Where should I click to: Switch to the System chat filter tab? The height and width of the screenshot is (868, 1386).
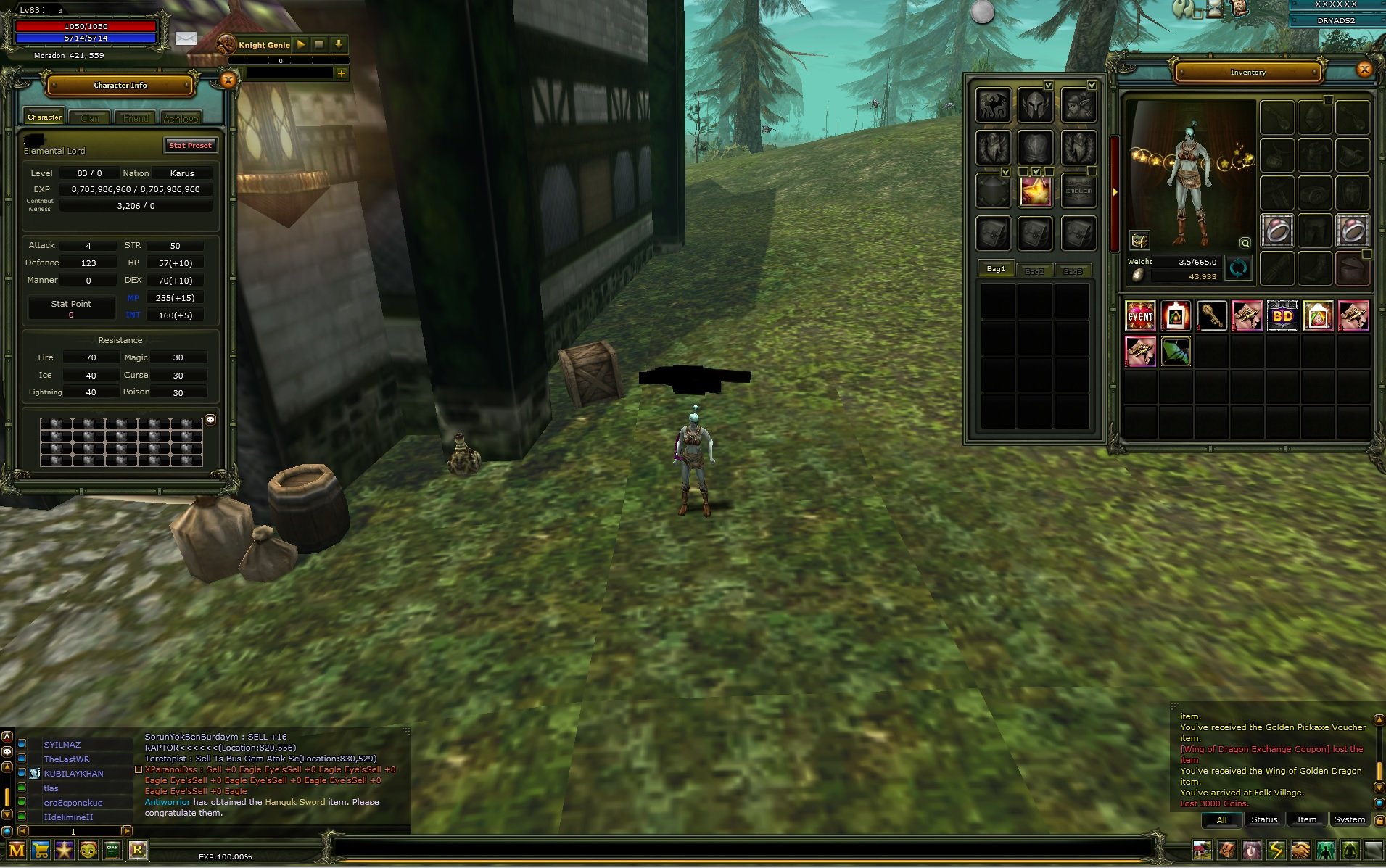click(1350, 819)
